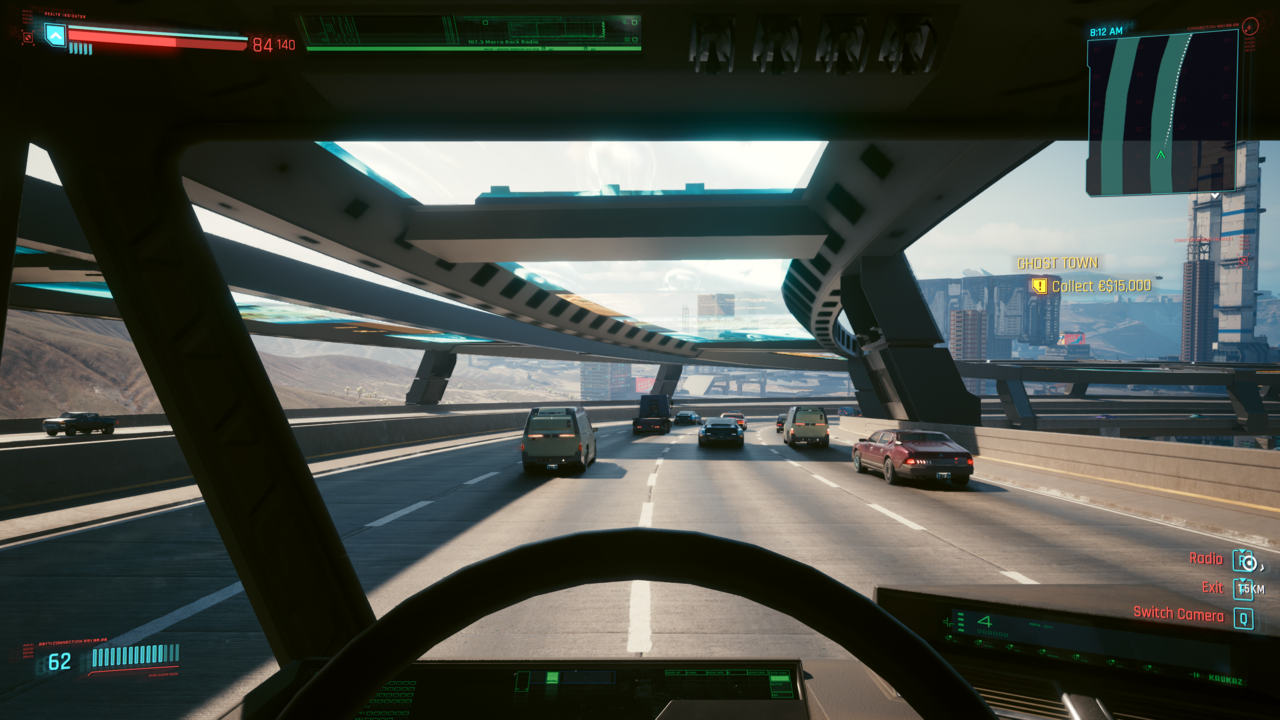Viewport: 1280px width, 720px height.
Task: Click the yellow quest marker icon
Action: coord(1039,286)
